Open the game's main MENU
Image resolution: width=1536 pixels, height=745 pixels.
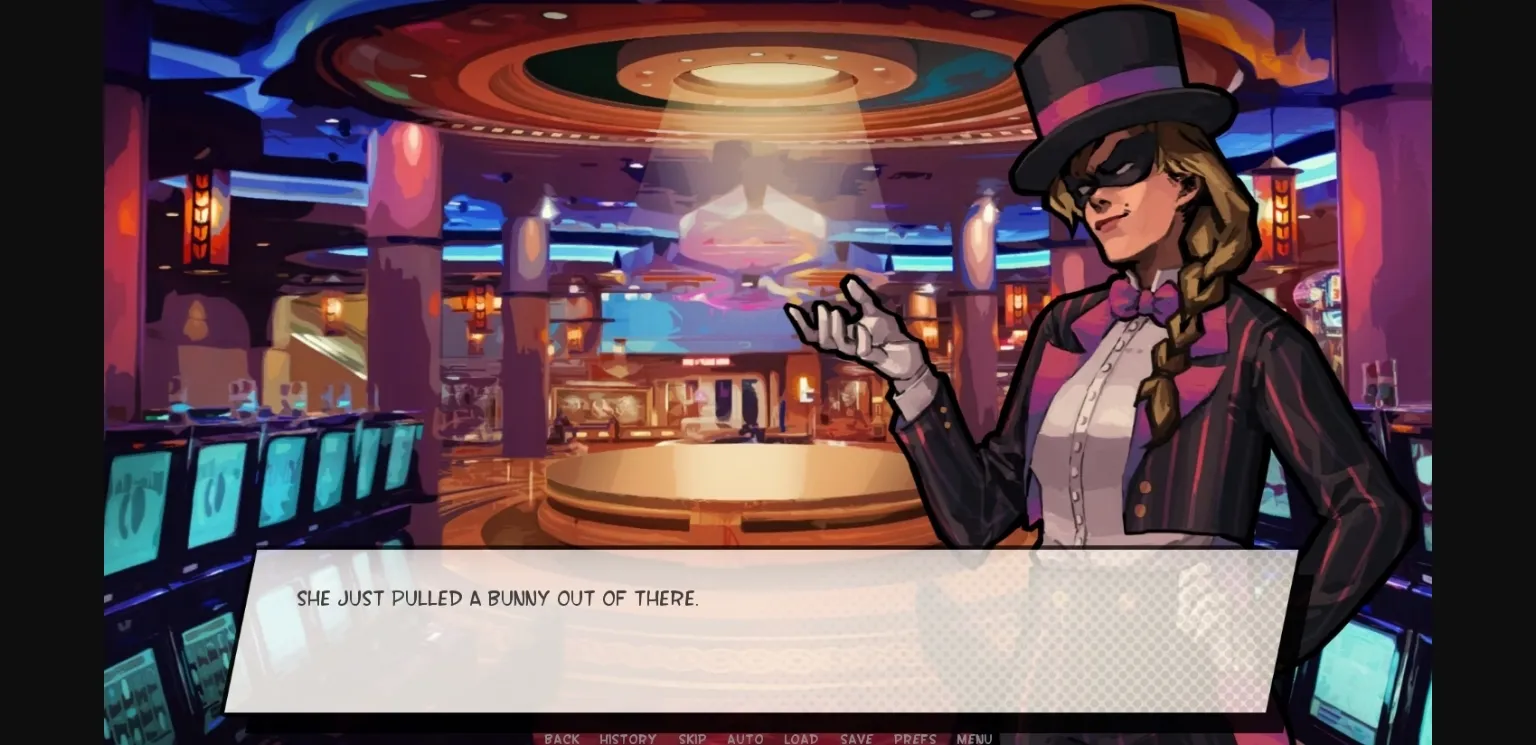(x=973, y=739)
